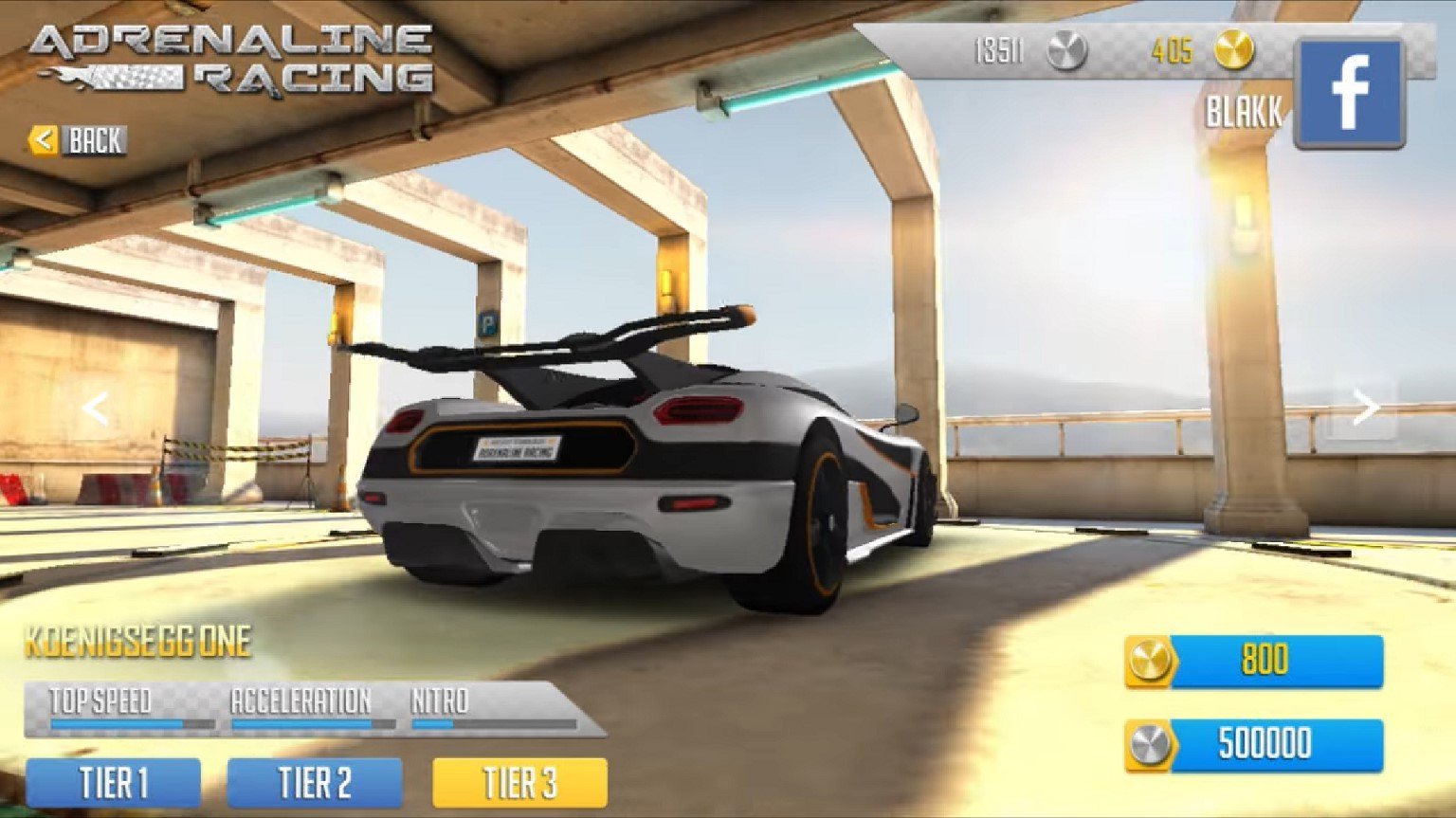Switch to the Tier 2 tab
1456x818 pixels.
315,784
